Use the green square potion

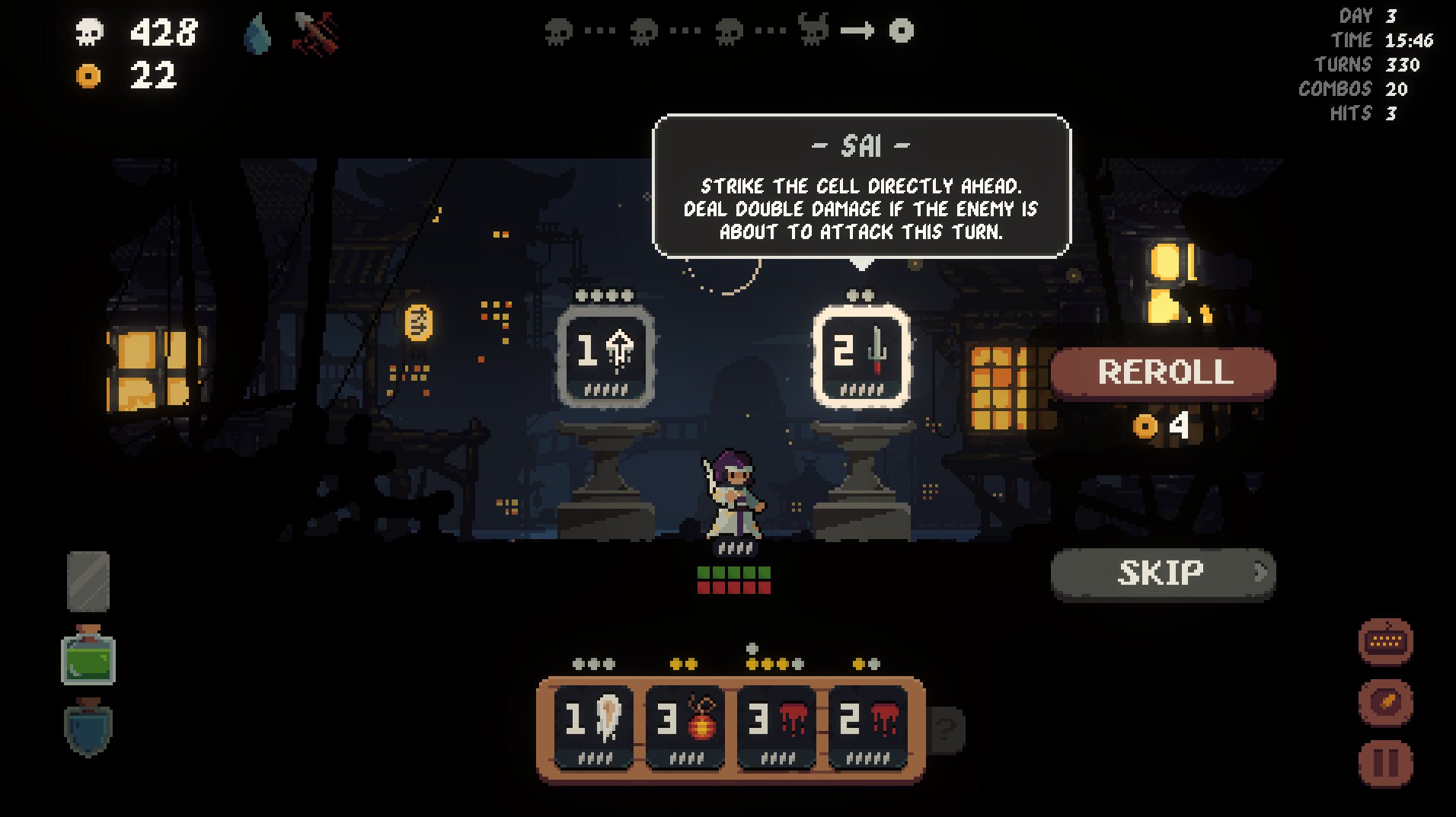click(x=88, y=656)
